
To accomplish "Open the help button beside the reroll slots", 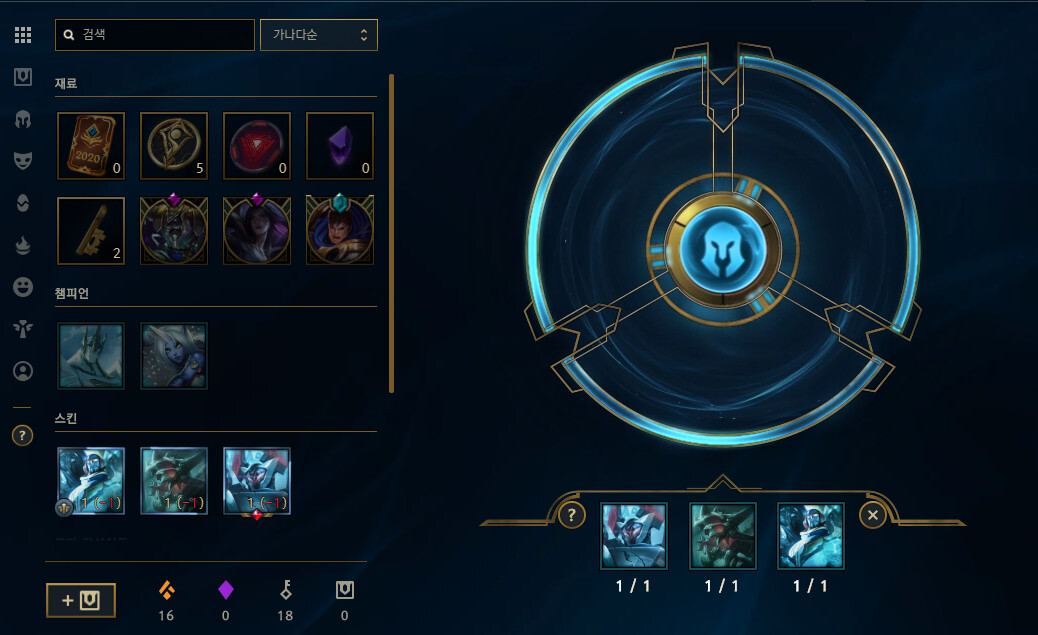I will click(571, 515).
